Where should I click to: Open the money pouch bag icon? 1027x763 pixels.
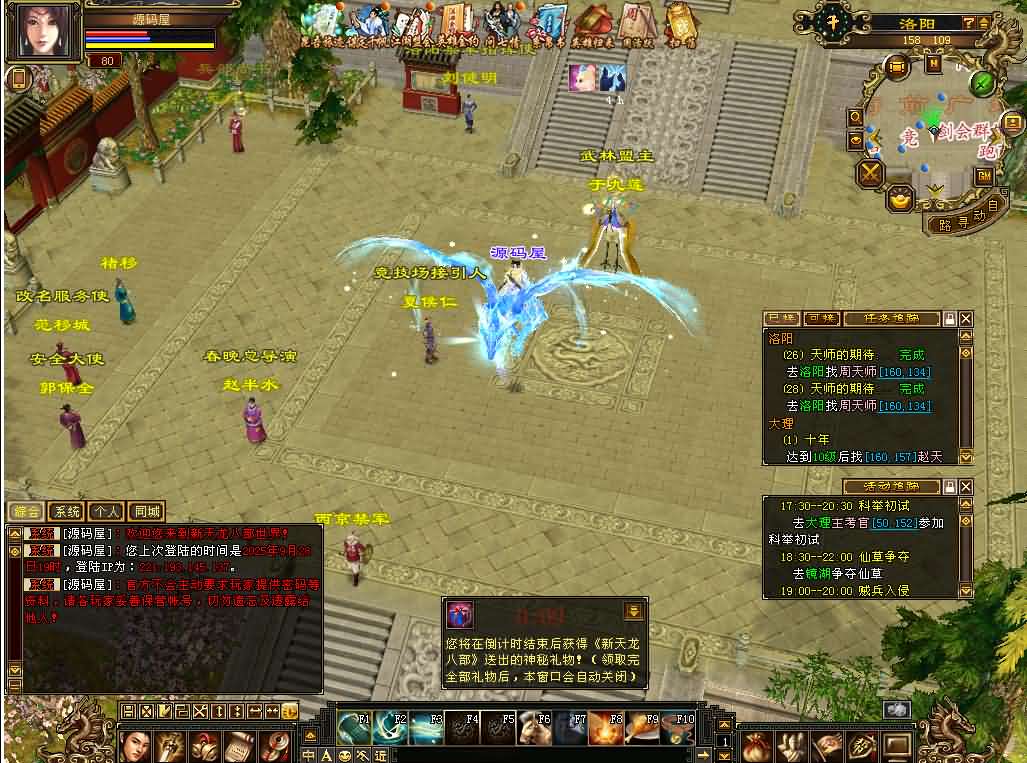pyautogui.click(x=757, y=744)
